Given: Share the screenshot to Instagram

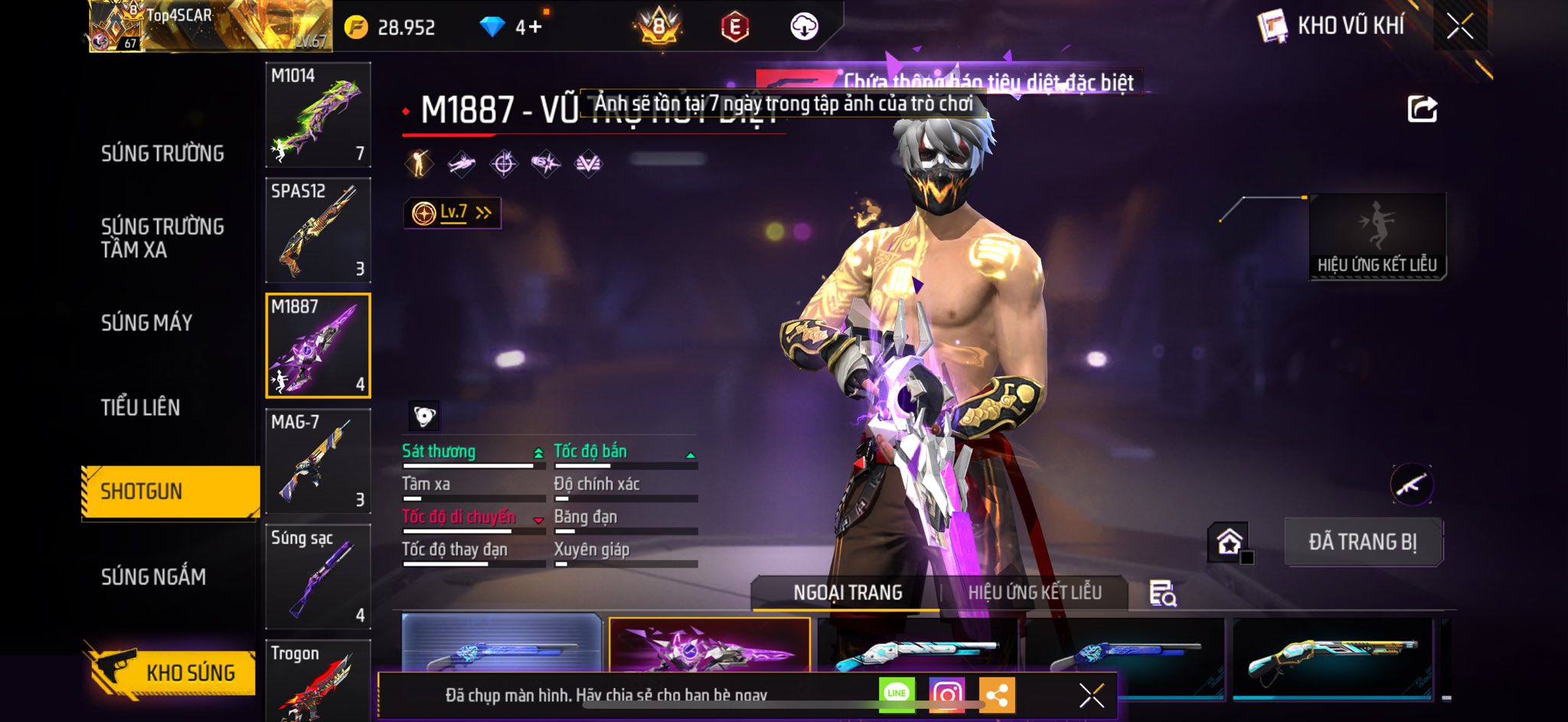Looking at the screenshot, I should tap(947, 694).
